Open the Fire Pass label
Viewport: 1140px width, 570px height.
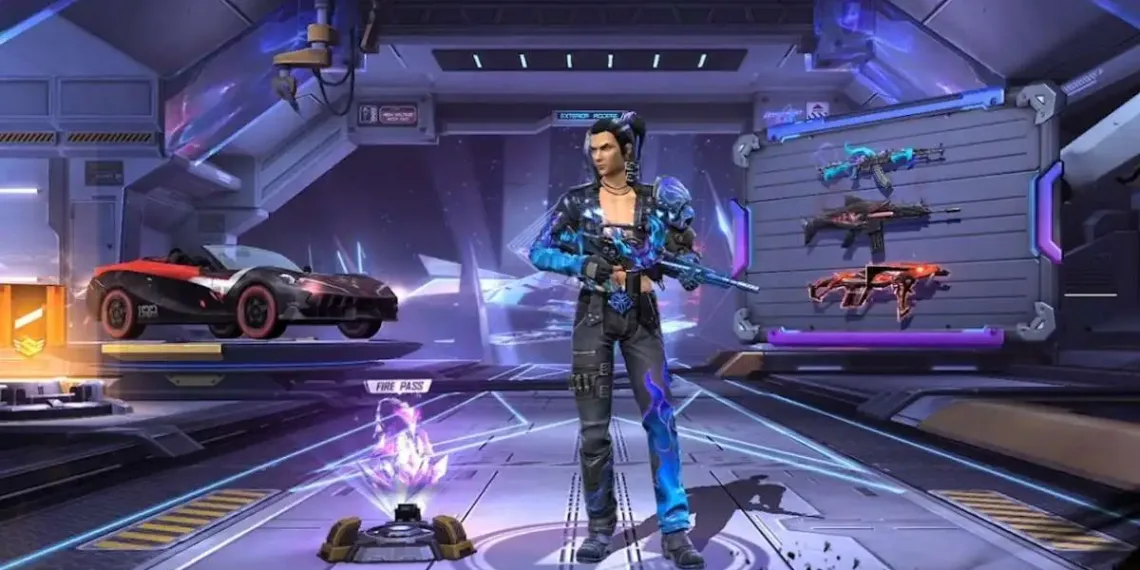coord(398,386)
